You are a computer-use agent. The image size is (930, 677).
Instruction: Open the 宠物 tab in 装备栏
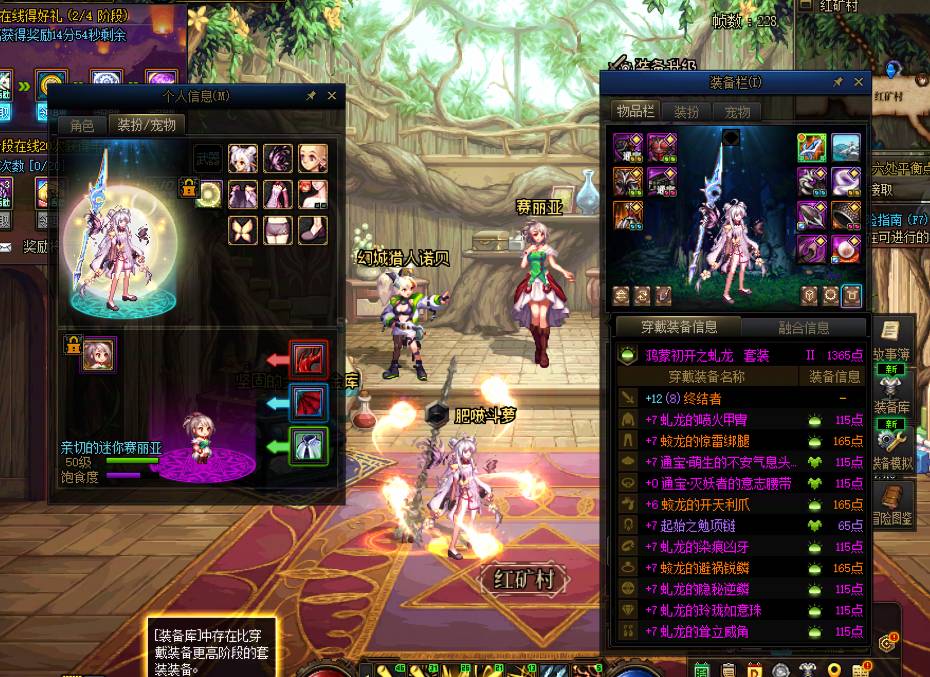[737, 112]
